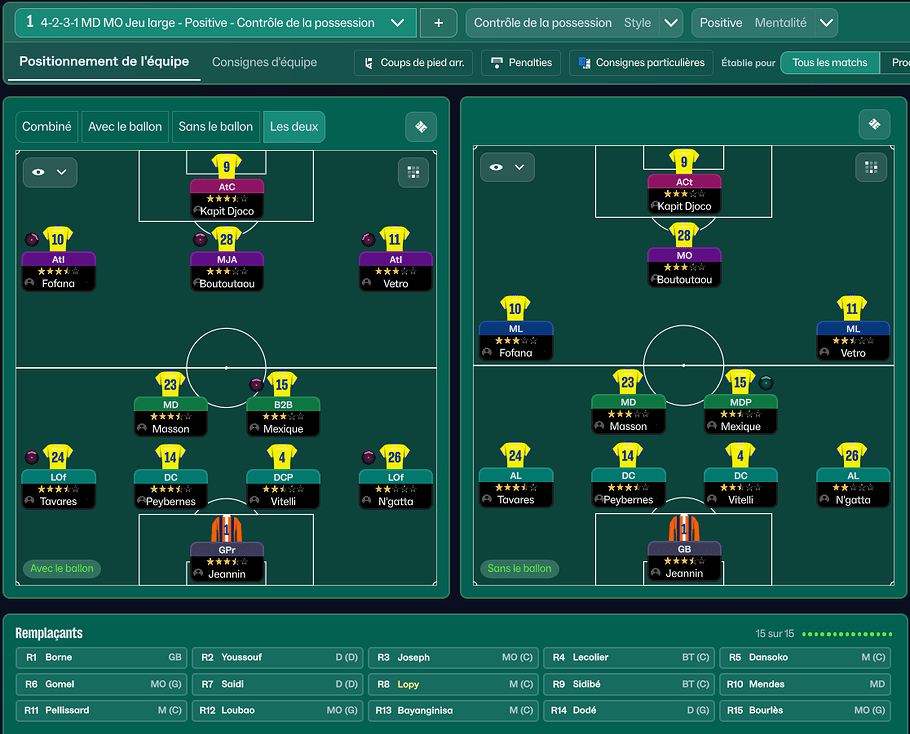Open Consignes particulières
910x734 pixels.
pyautogui.click(x=641, y=62)
